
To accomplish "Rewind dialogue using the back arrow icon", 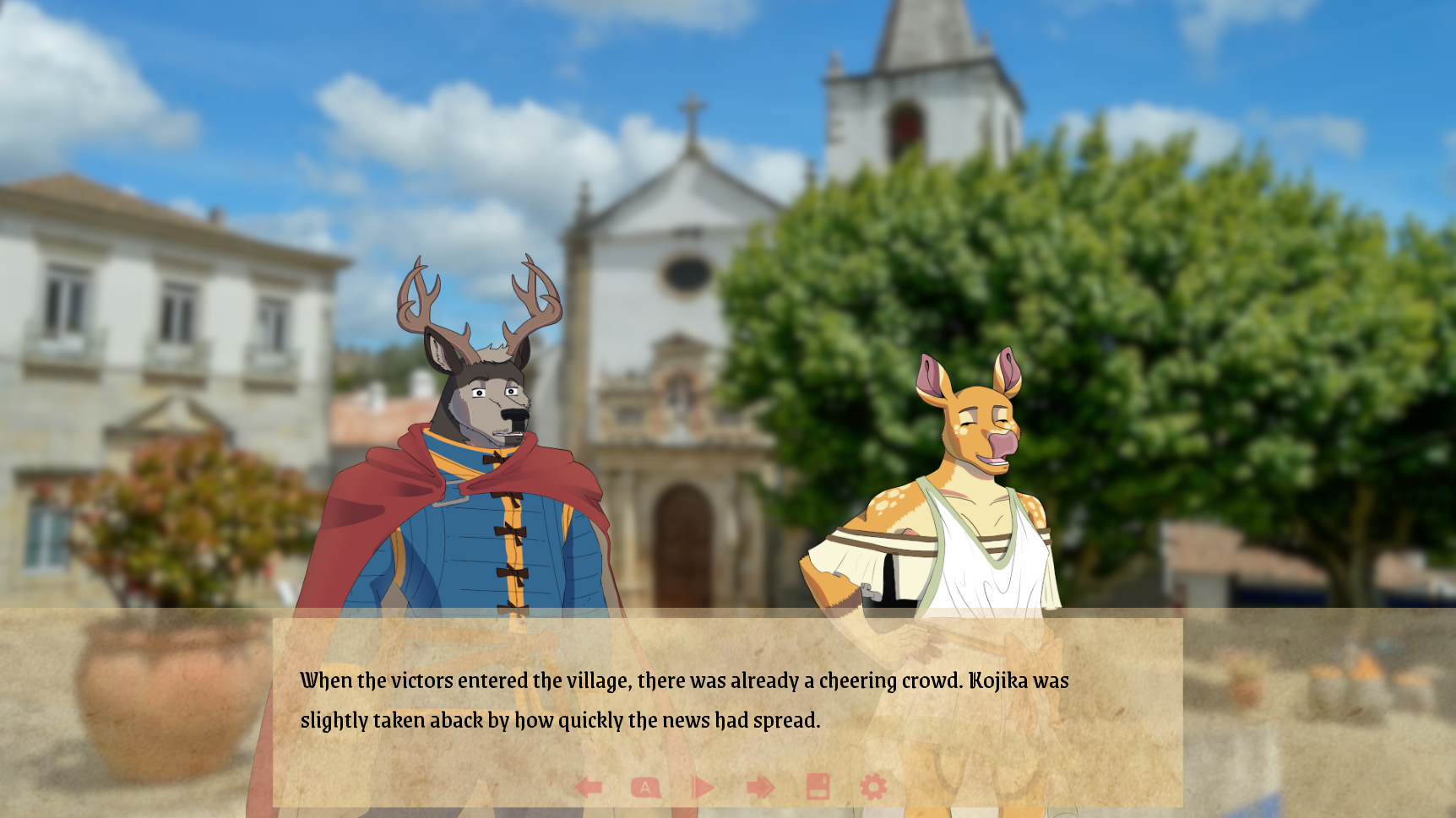I will (x=589, y=786).
